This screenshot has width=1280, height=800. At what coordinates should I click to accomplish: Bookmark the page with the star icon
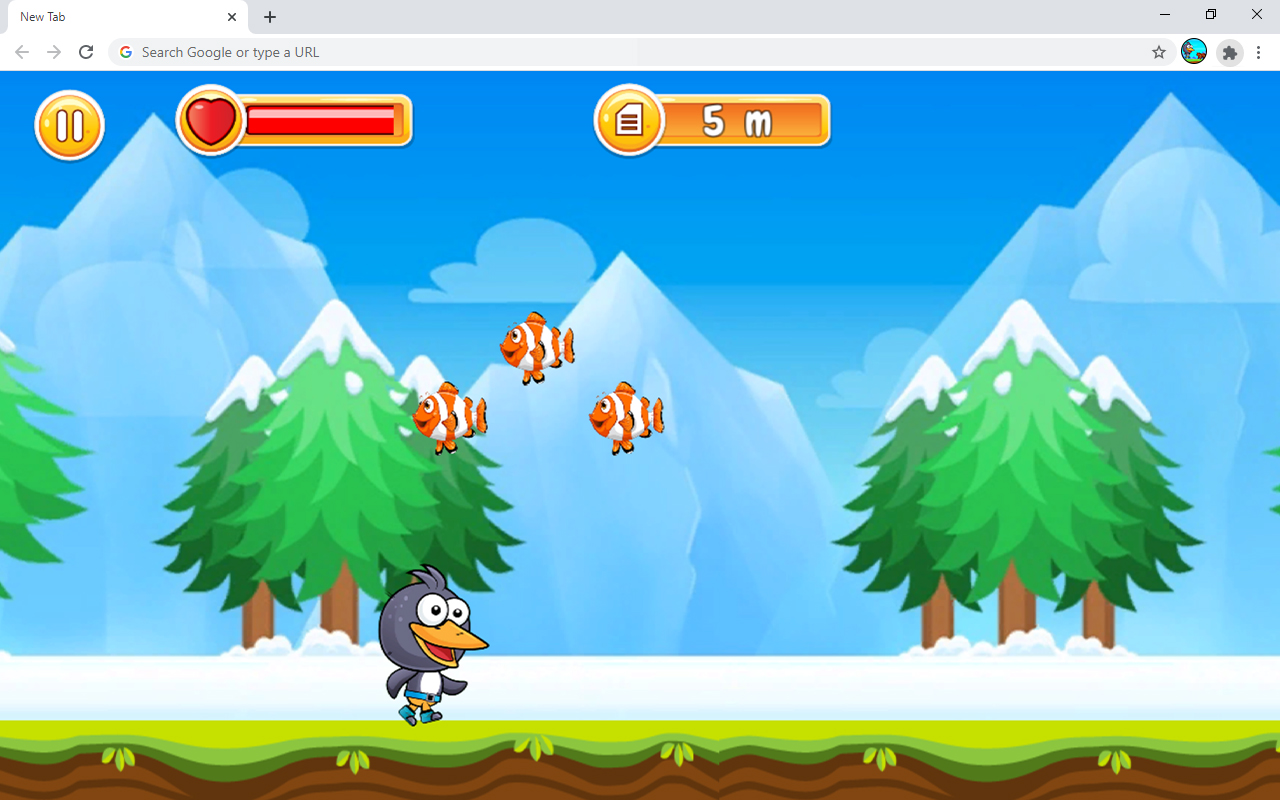click(x=1158, y=52)
